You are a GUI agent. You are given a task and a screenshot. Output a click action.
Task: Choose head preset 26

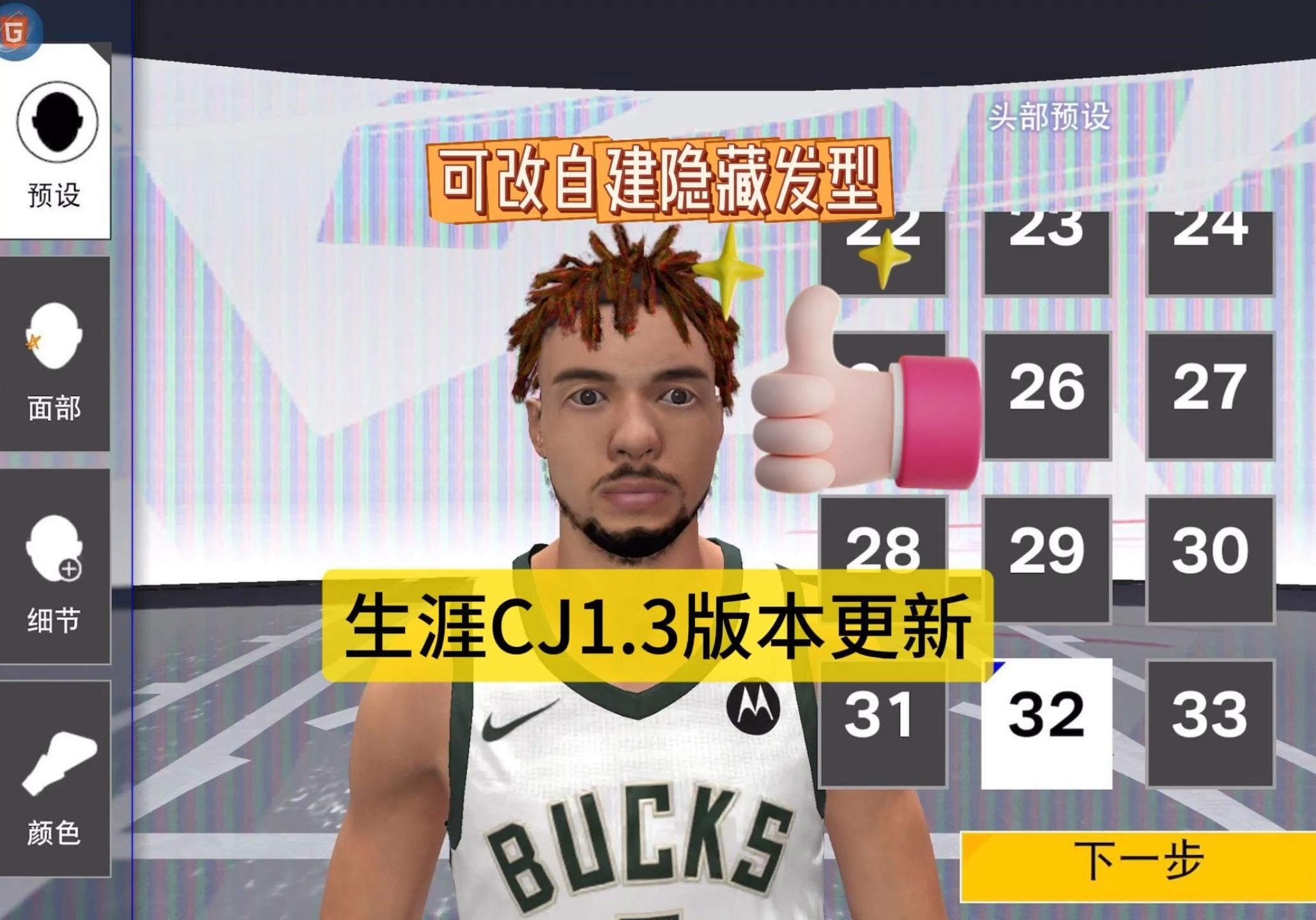click(x=1048, y=395)
